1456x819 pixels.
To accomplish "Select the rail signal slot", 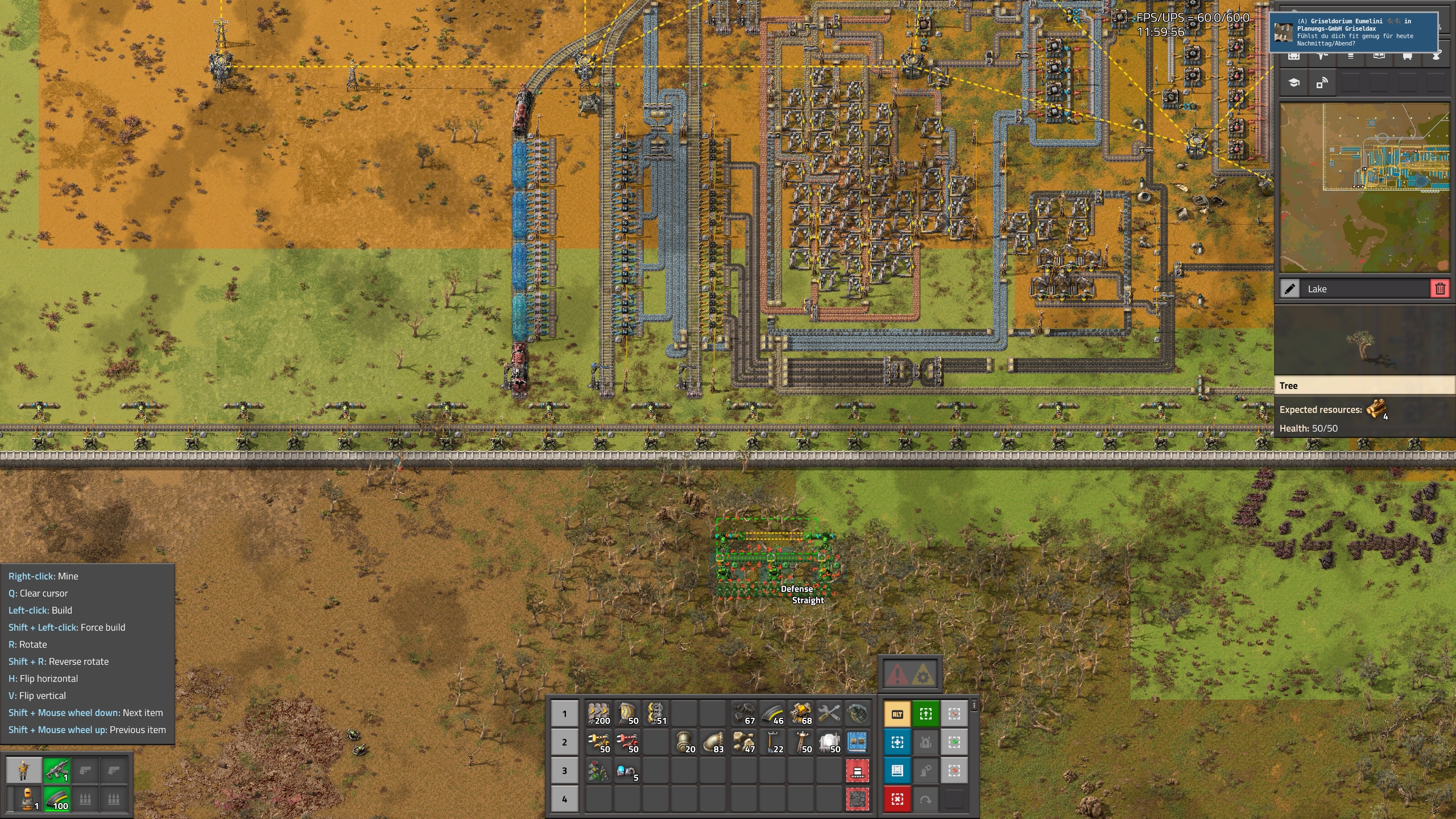I will tap(599, 770).
